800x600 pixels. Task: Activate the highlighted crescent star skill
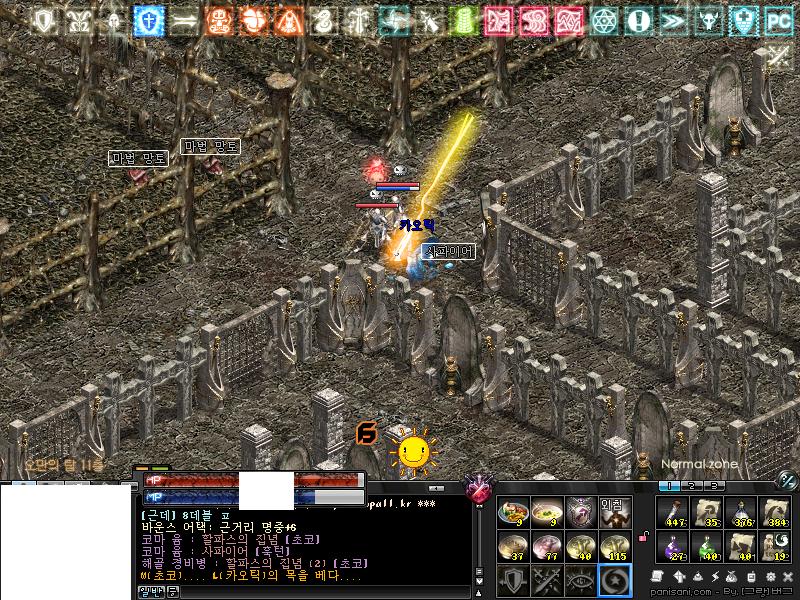[612, 580]
